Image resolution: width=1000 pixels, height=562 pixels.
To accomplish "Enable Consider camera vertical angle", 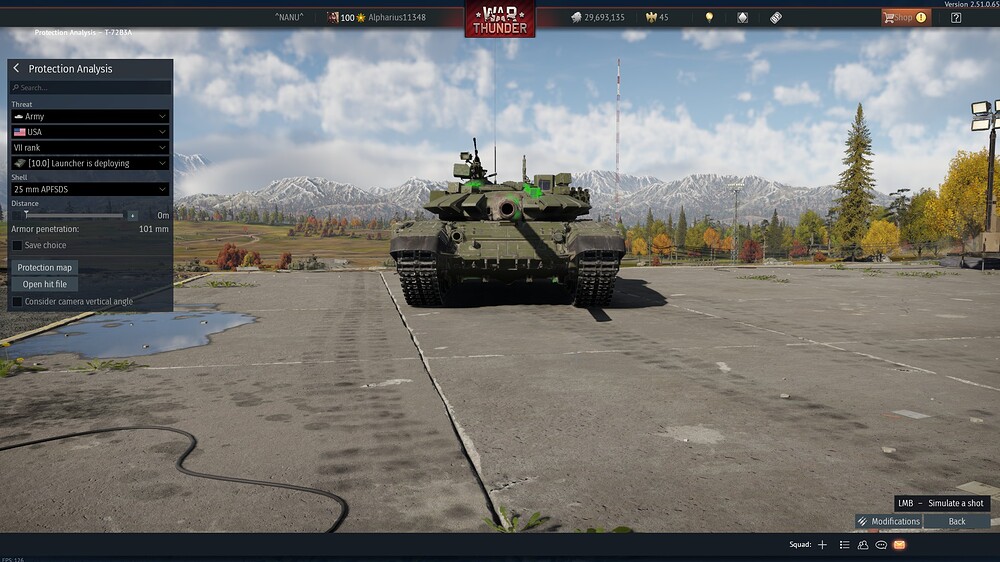I will click(x=17, y=301).
